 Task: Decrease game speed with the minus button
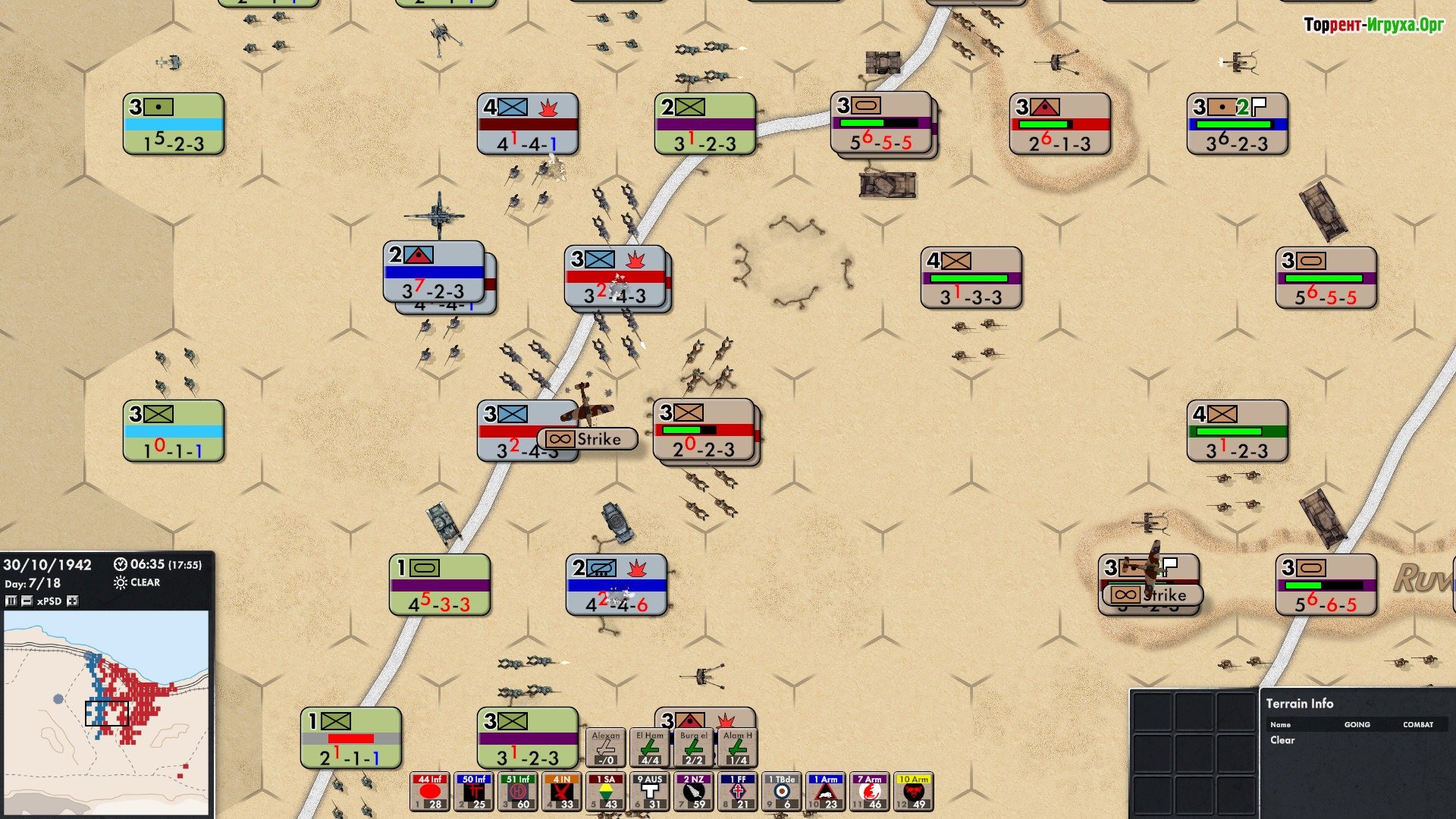27,601
